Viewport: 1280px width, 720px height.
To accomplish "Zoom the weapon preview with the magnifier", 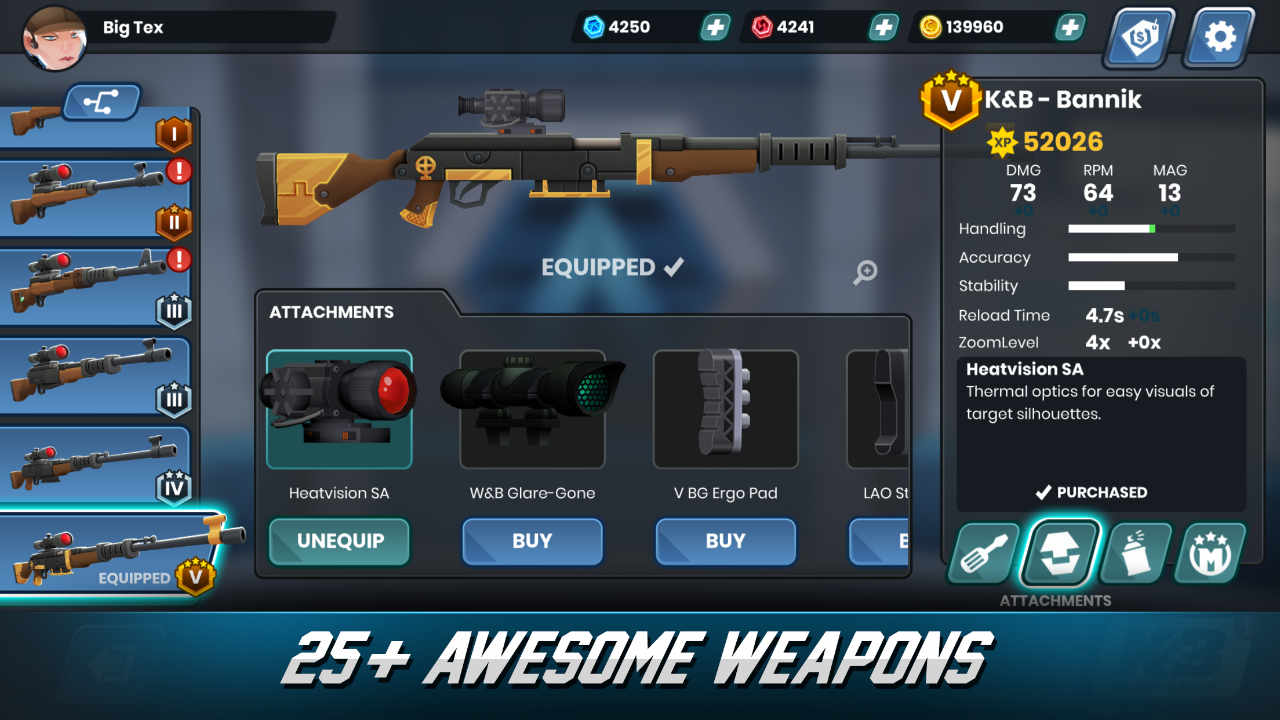I will 865,272.
